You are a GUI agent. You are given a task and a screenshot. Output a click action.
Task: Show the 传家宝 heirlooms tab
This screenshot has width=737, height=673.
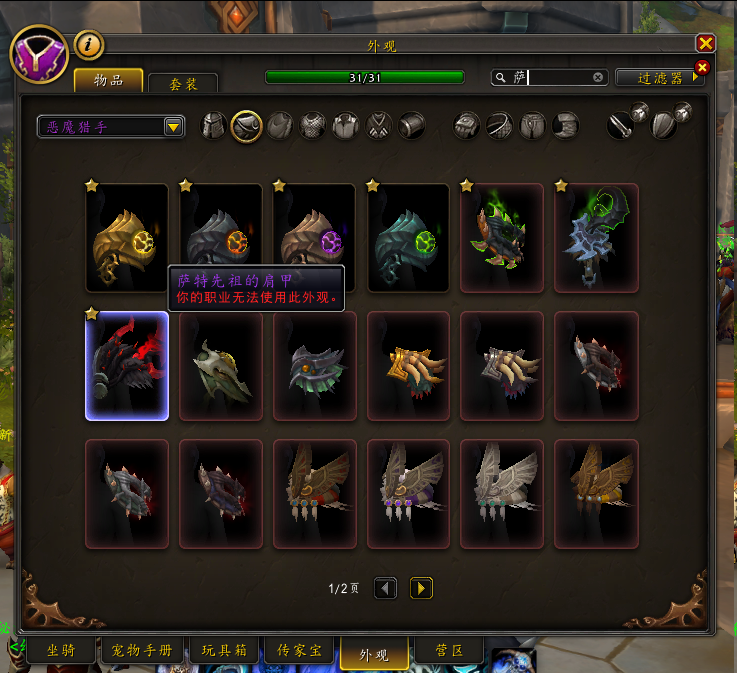click(x=301, y=650)
